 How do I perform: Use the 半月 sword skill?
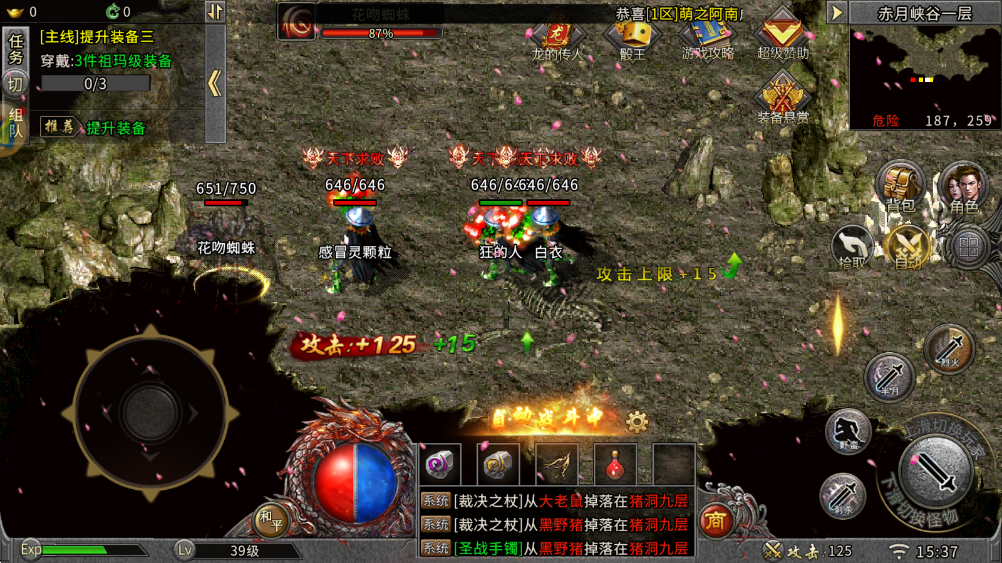[888, 377]
